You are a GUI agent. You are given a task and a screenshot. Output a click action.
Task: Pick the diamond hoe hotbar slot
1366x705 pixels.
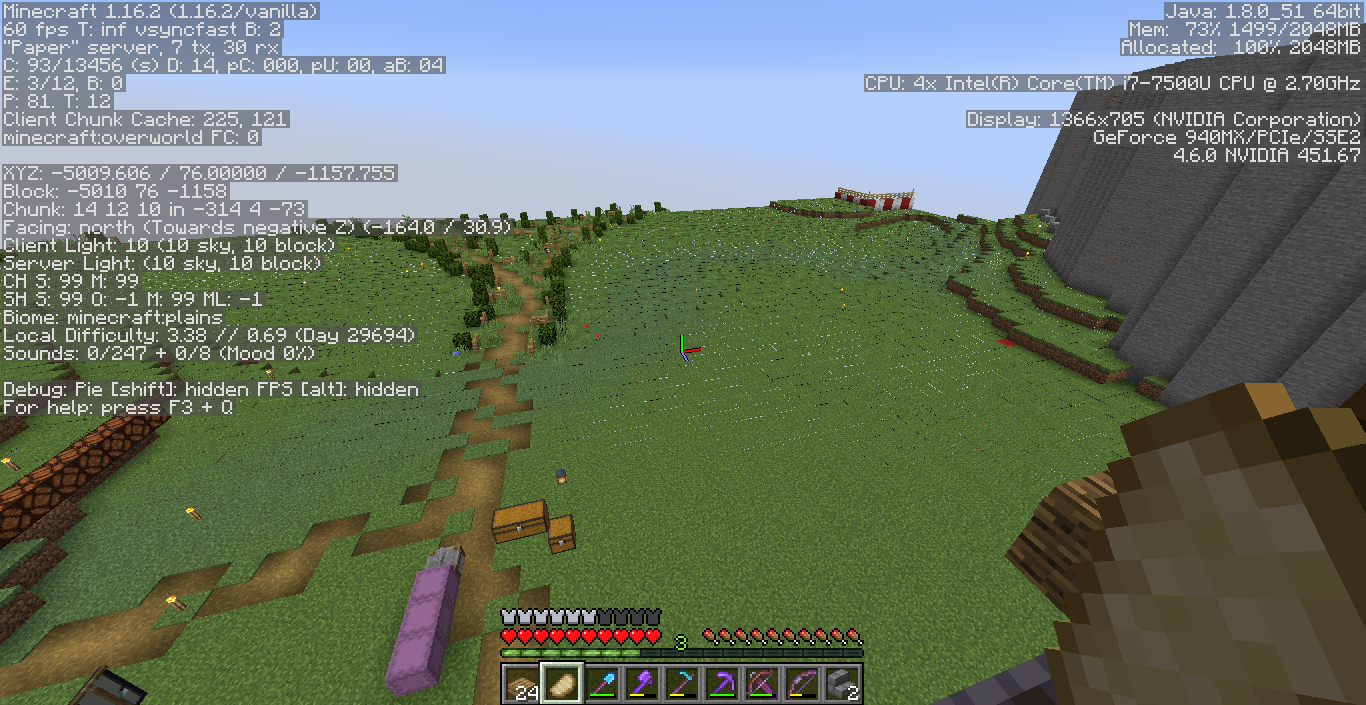click(681, 684)
